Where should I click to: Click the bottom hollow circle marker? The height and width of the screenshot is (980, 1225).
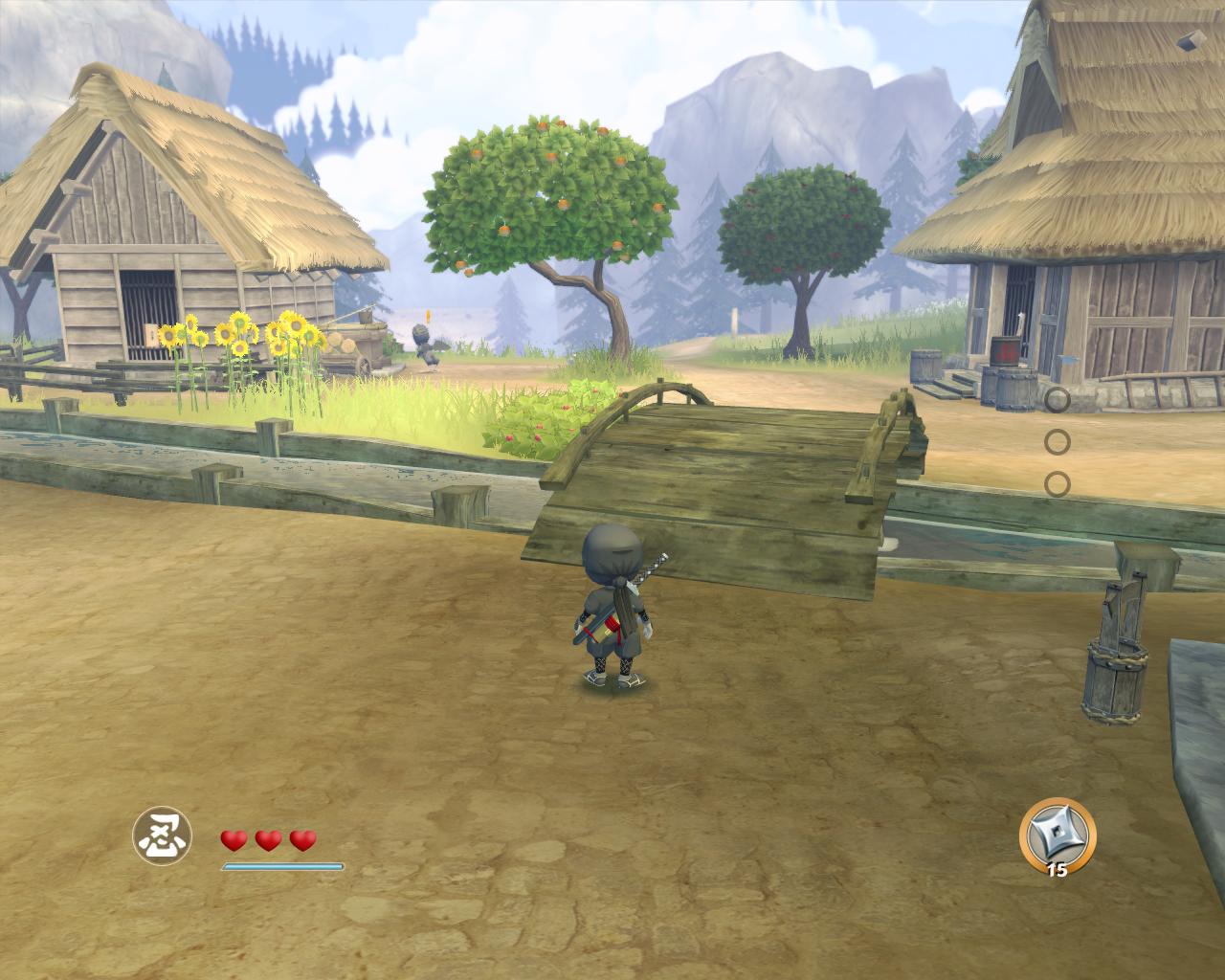point(1058,480)
